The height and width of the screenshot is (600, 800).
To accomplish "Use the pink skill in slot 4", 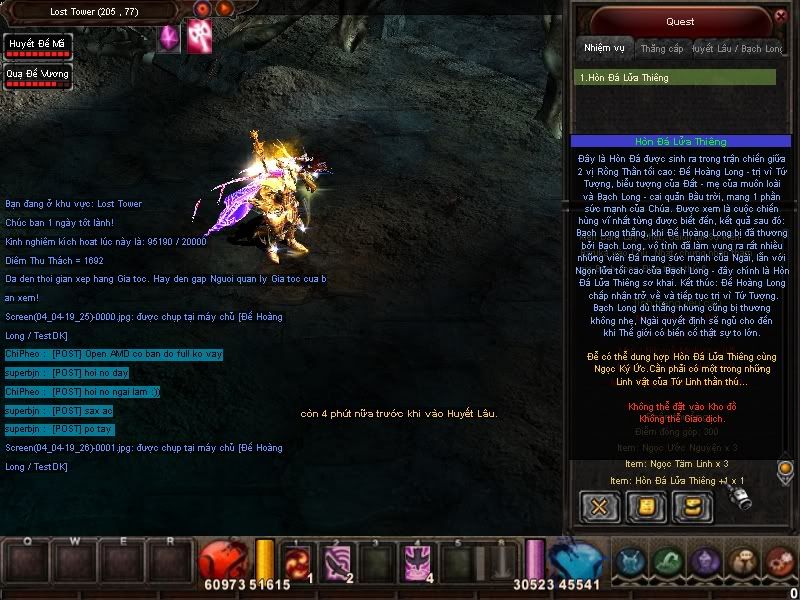I will (417, 563).
